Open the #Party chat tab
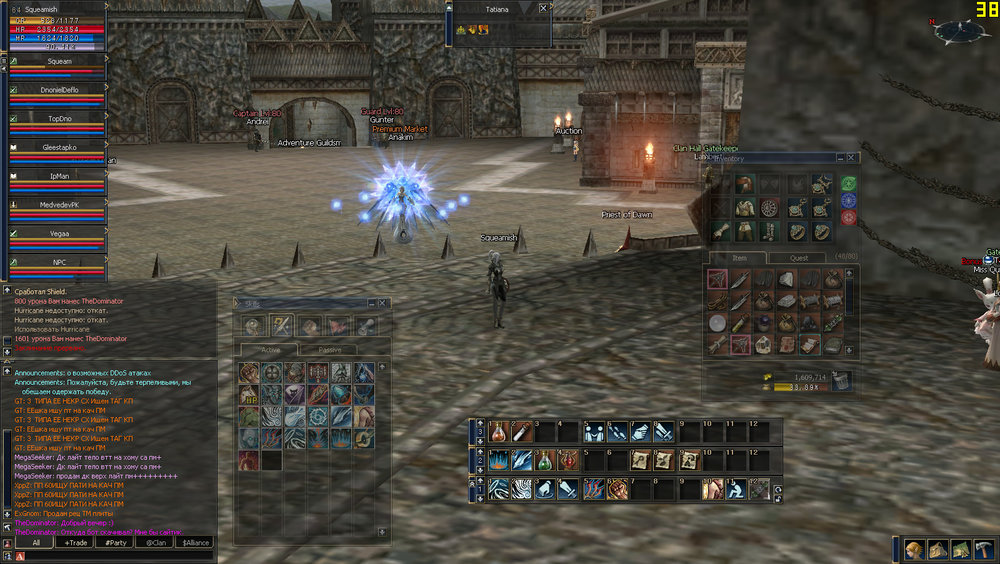Screen dimensions: 1000x564 point(115,543)
